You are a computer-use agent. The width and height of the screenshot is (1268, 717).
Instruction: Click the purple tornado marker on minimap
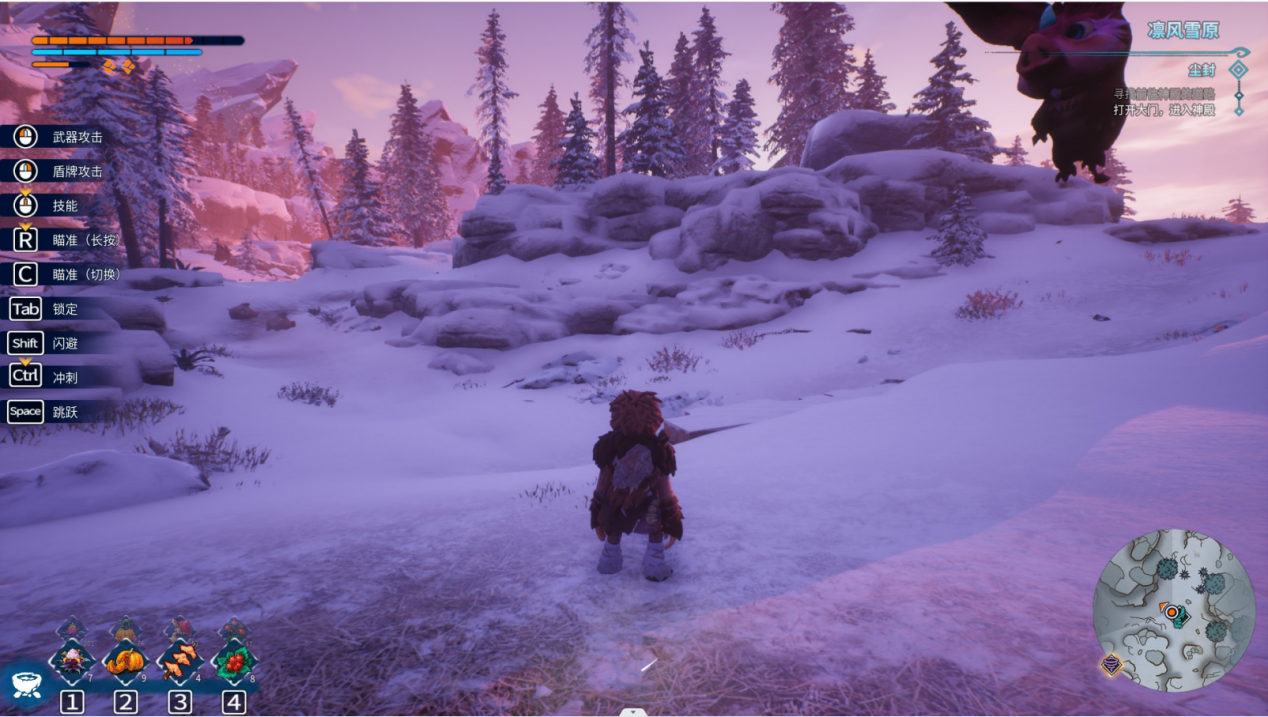tap(1111, 664)
